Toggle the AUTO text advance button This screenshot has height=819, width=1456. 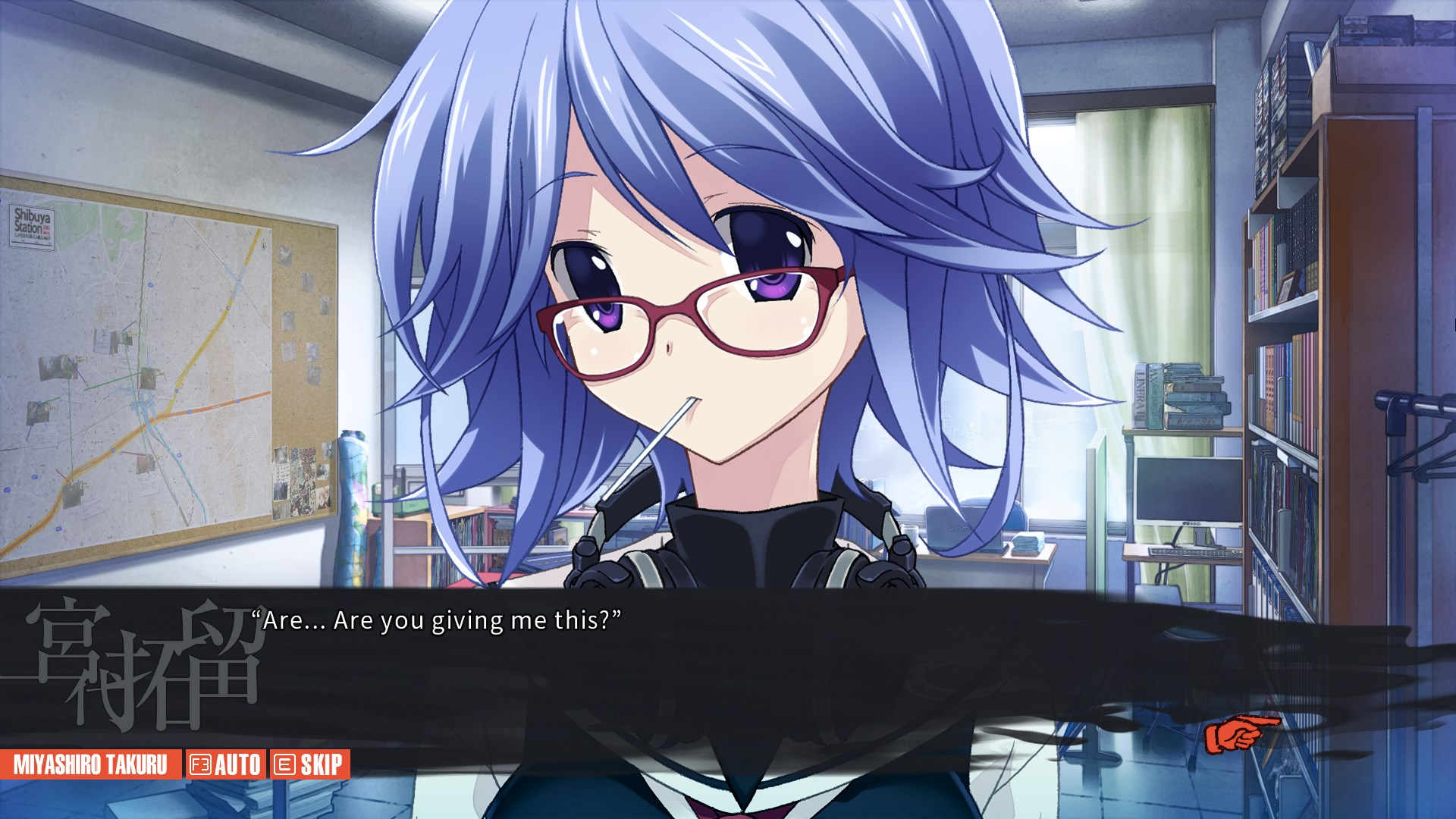pos(225,764)
